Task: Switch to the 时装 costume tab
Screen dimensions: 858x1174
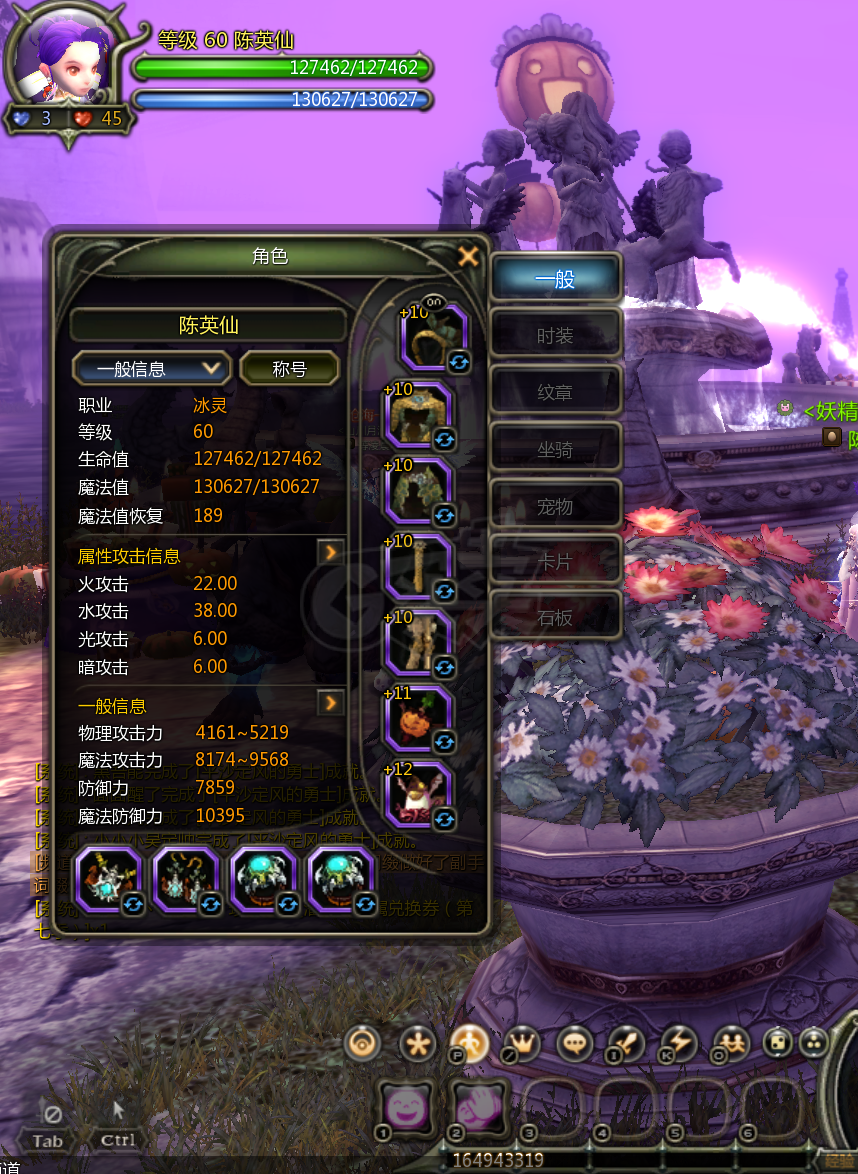Action: pyautogui.click(x=555, y=336)
